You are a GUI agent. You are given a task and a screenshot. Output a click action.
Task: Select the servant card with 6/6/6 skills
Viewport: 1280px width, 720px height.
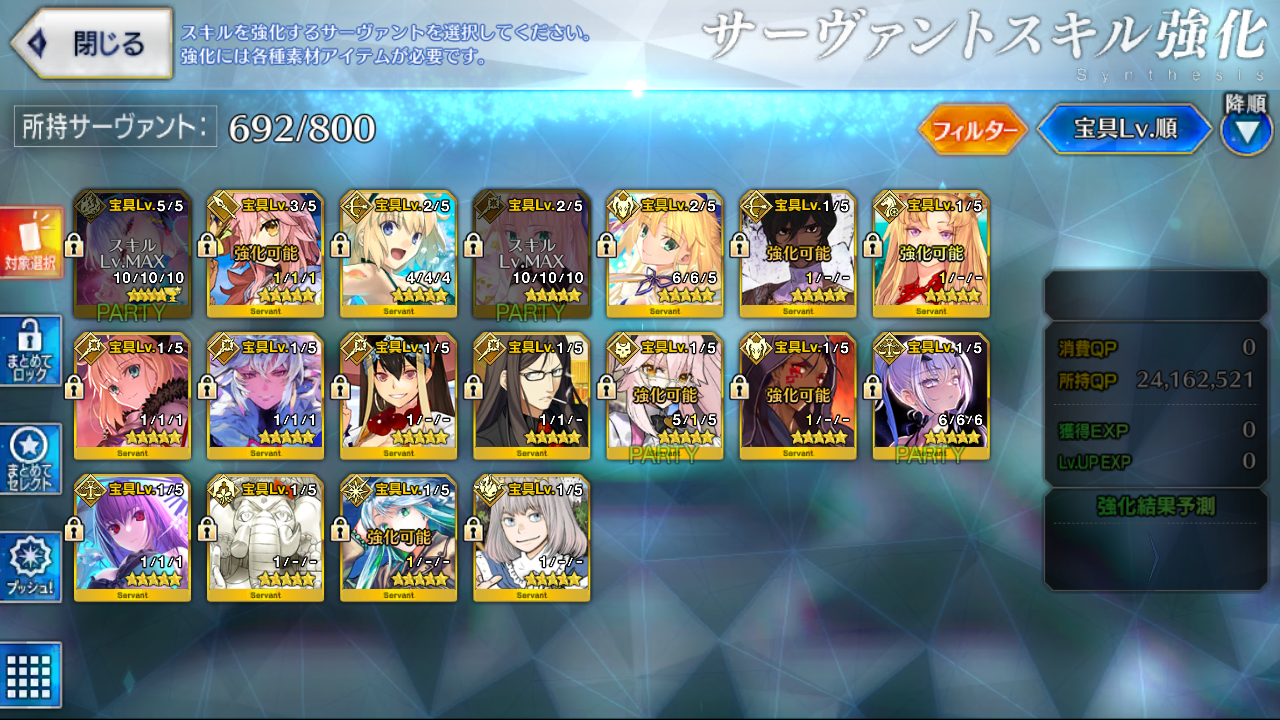pyautogui.click(x=931, y=397)
